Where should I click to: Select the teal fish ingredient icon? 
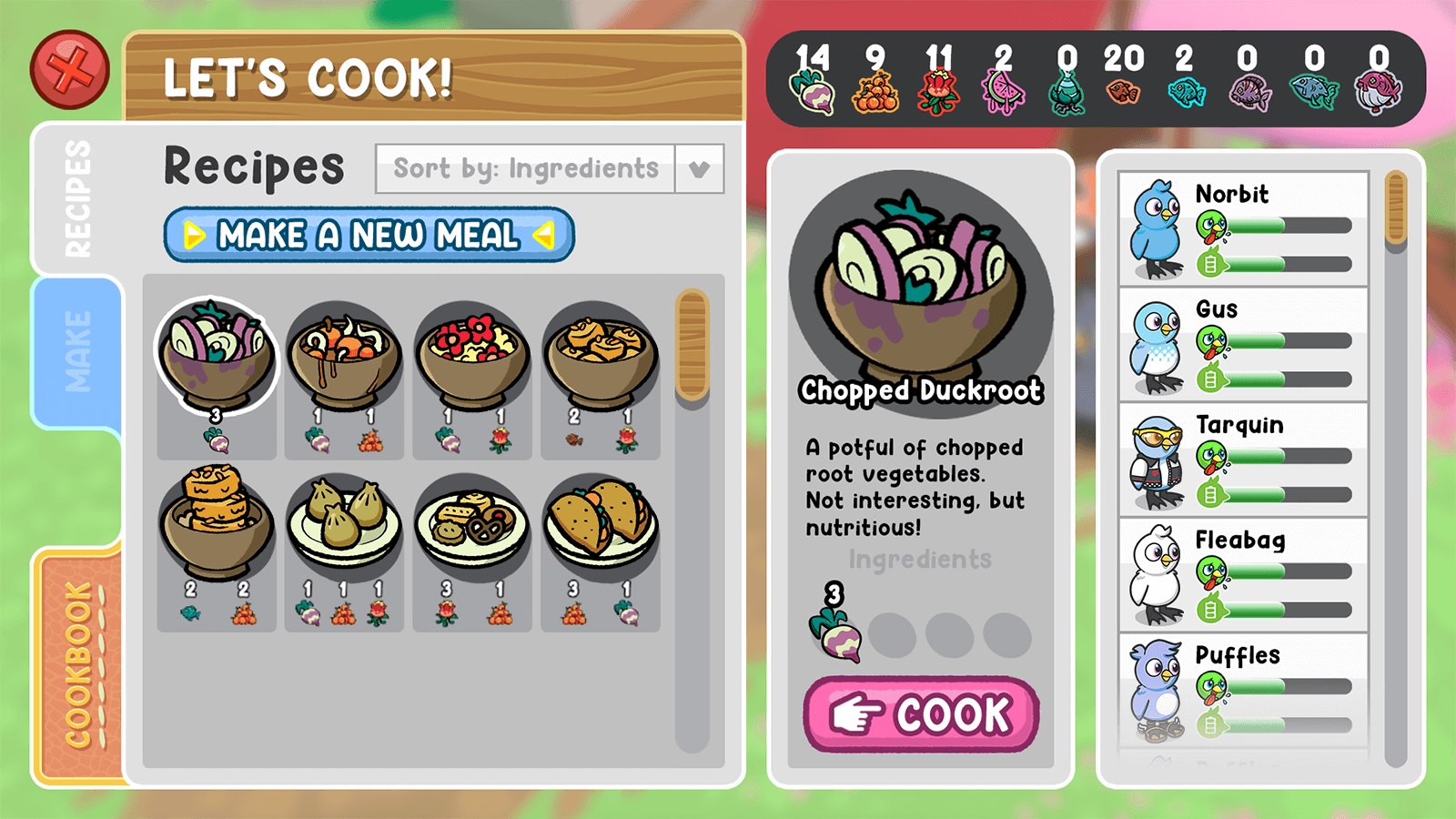coord(1188,91)
